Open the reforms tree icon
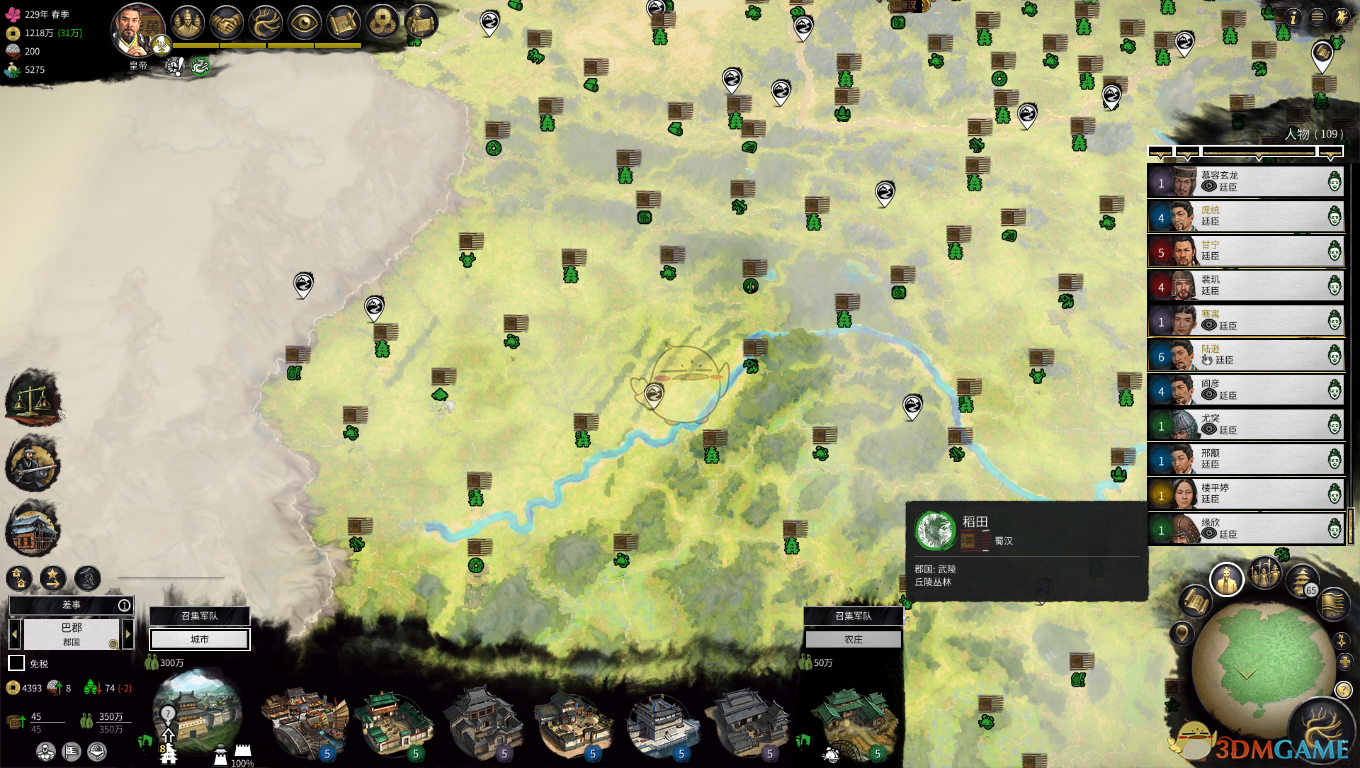The image size is (1360, 768). (x=267, y=23)
